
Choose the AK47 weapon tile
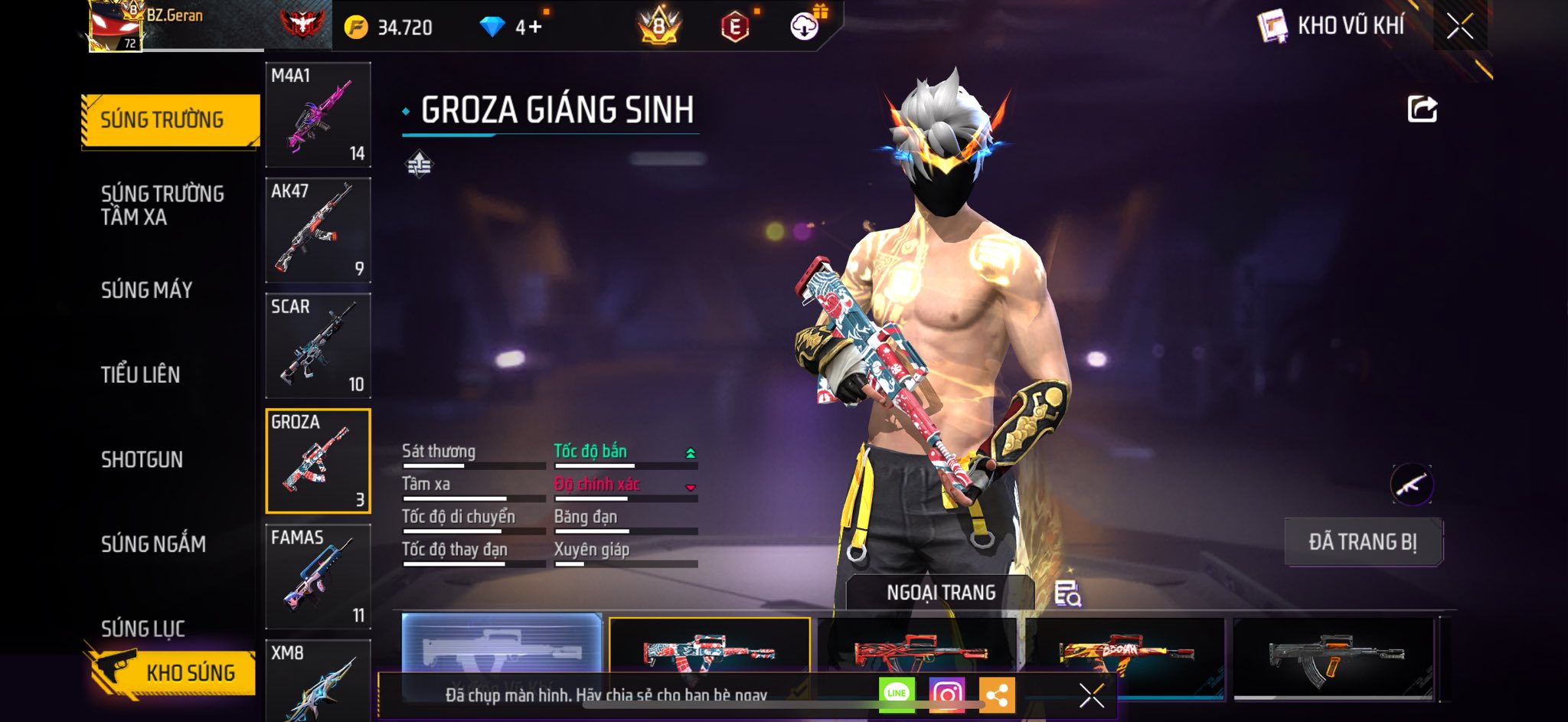point(318,230)
